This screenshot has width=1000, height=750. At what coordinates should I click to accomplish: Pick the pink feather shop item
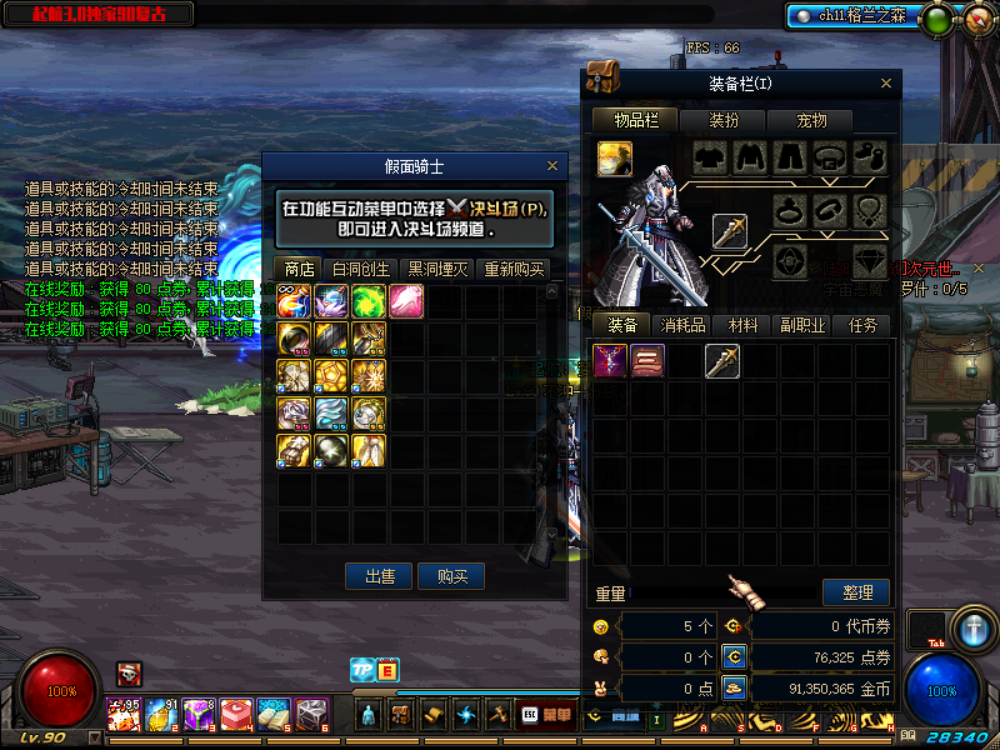(406, 301)
